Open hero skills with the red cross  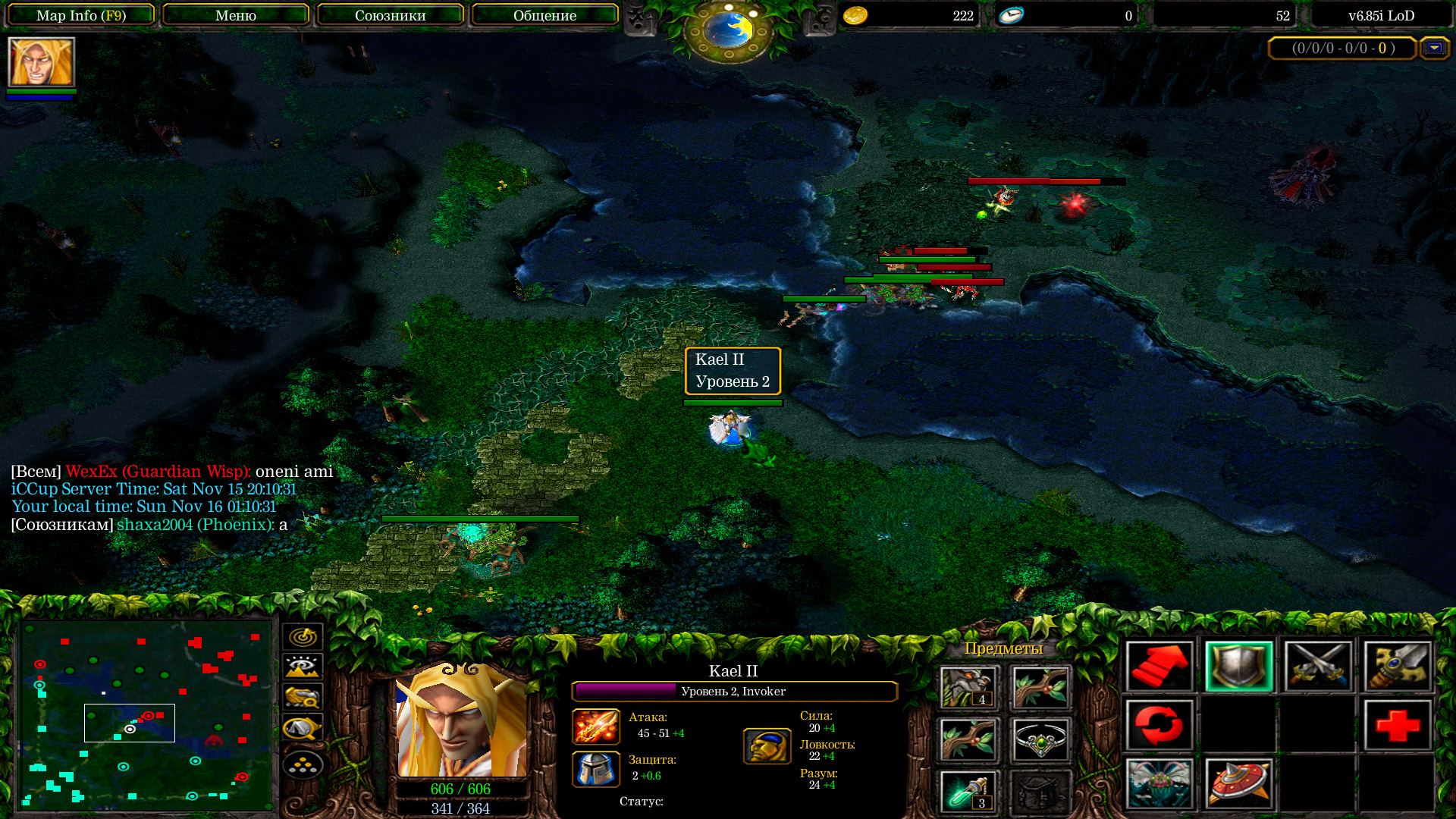click(x=1397, y=726)
